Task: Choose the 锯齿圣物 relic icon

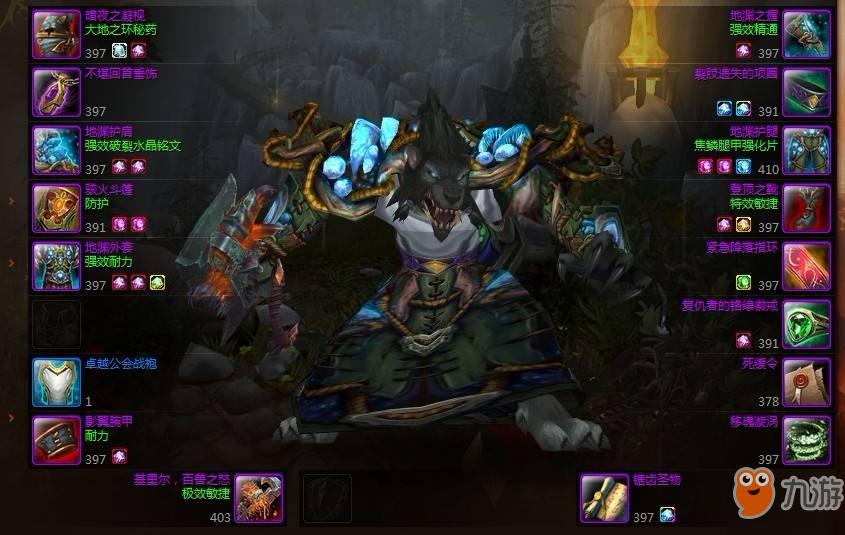Action: (x=605, y=498)
